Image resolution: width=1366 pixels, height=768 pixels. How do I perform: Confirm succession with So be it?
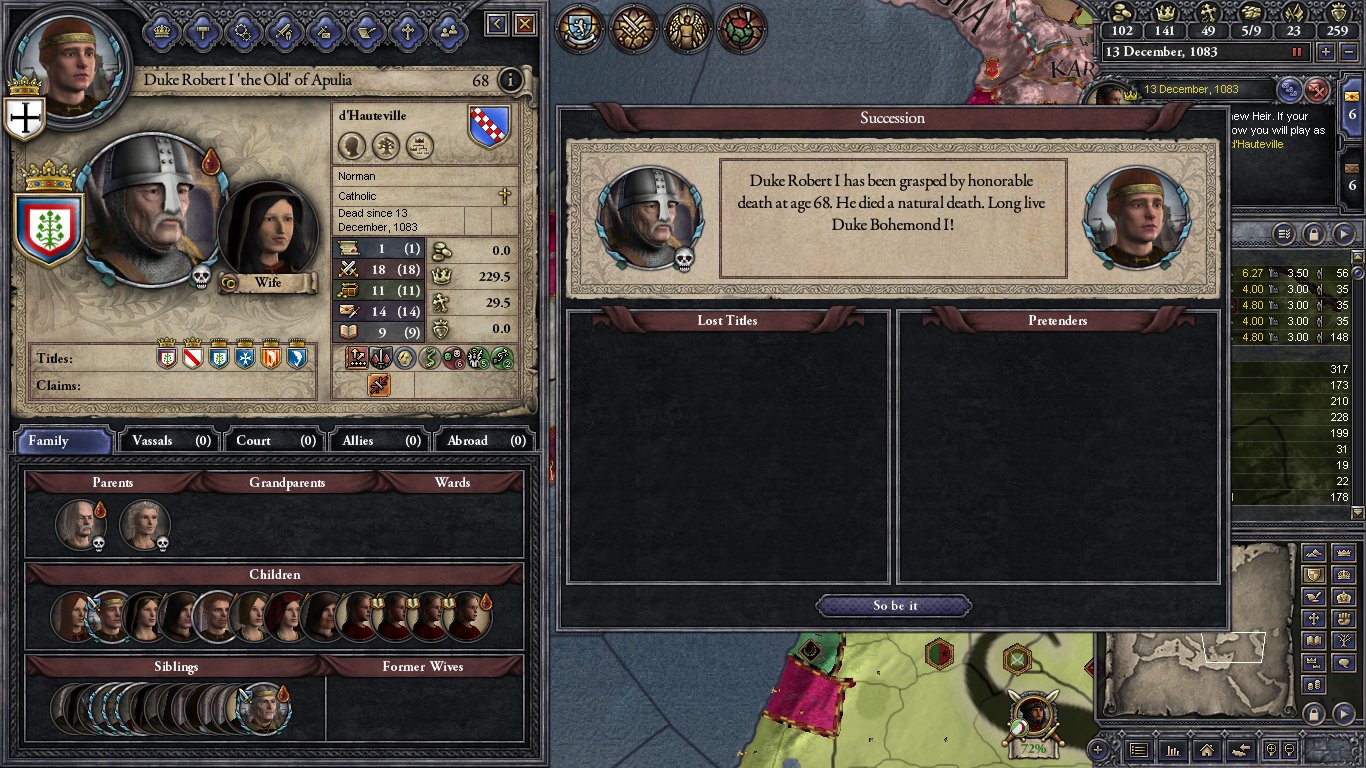[894, 606]
